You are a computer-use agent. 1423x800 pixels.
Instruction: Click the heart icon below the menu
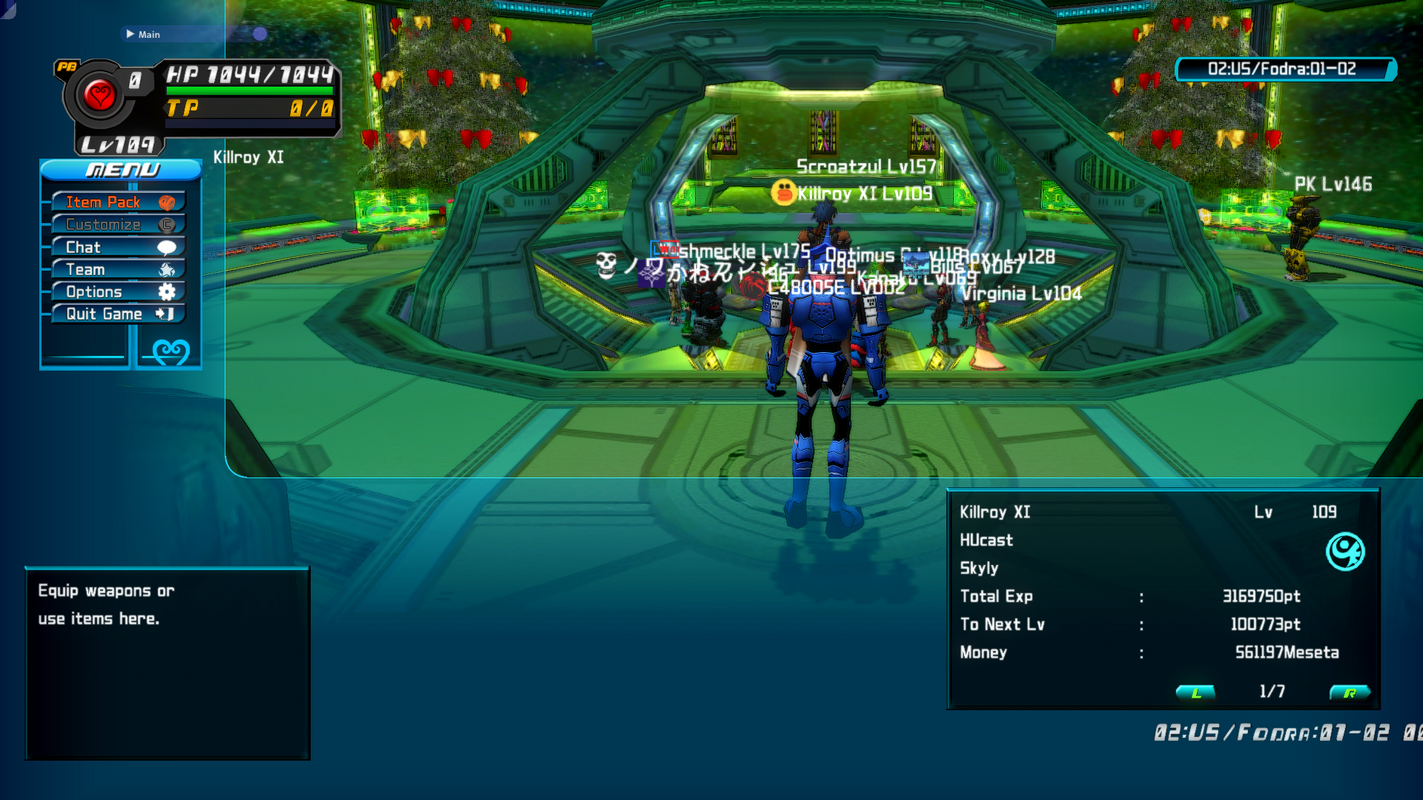[x=169, y=352]
